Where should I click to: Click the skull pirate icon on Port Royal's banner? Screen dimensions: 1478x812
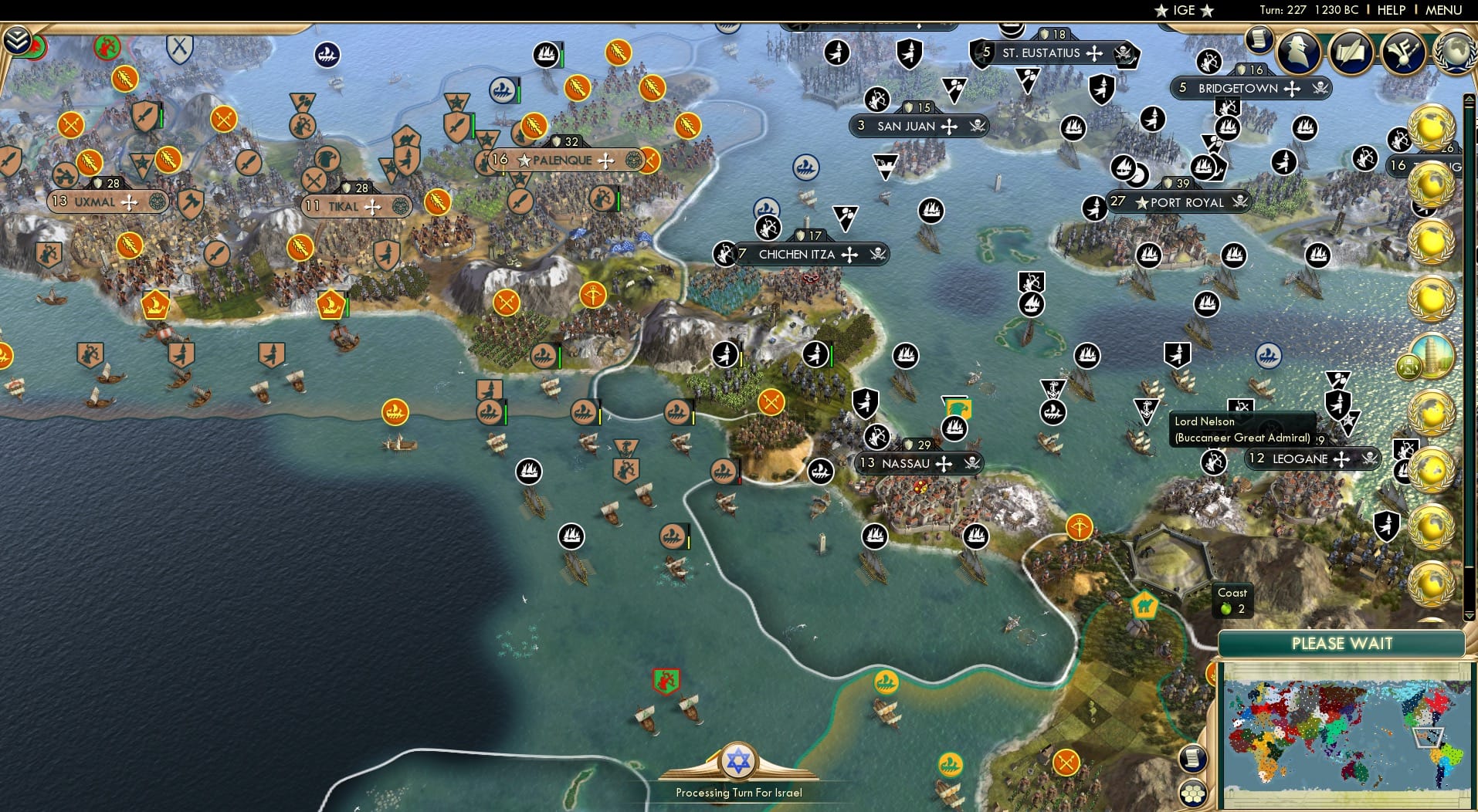click(x=1239, y=202)
